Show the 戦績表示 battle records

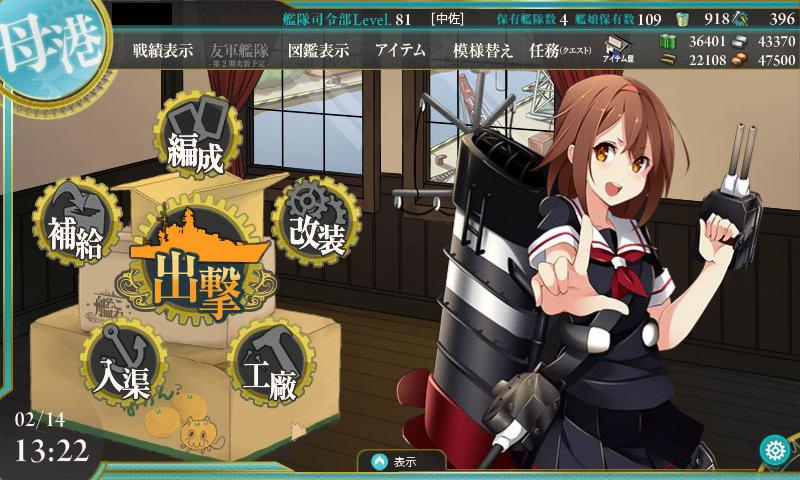(x=163, y=51)
